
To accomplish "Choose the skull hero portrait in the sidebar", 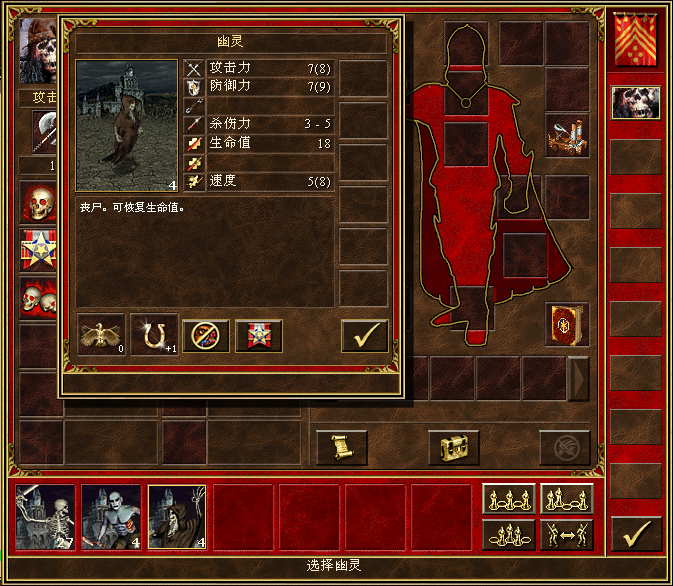I will tap(635, 103).
